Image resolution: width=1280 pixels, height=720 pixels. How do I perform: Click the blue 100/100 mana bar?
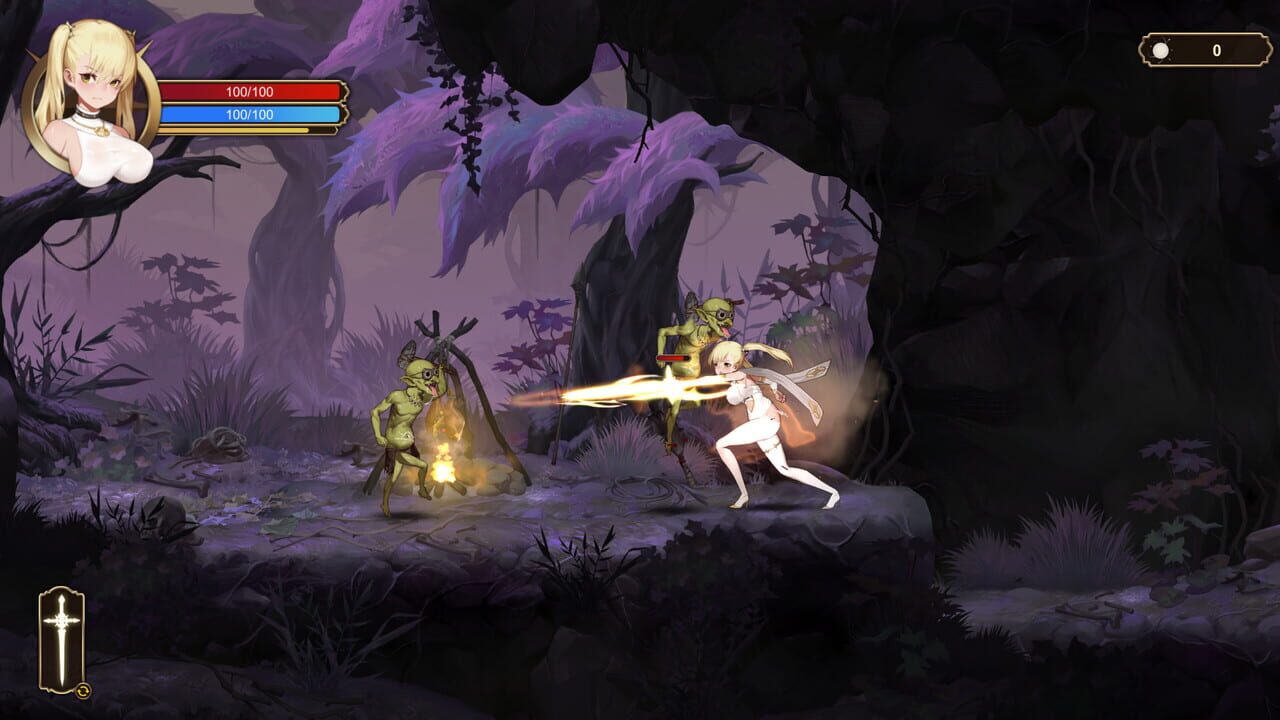pyautogui.click(x=250, y=114)
